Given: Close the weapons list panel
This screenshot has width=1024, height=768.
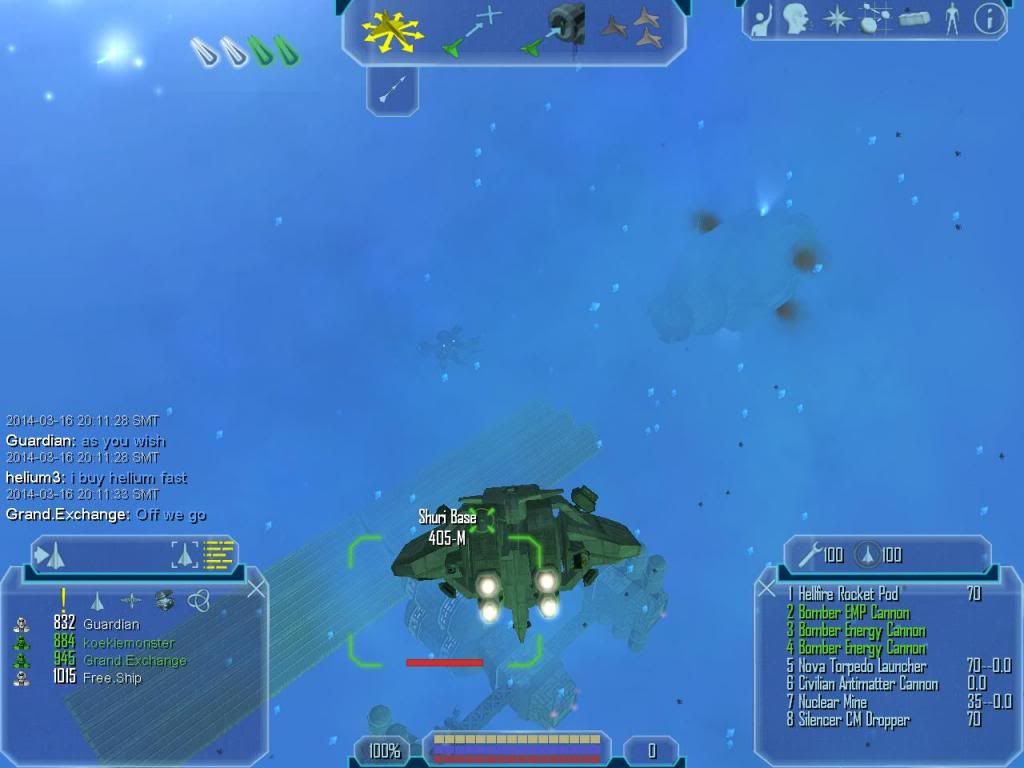Looking at the screenshot, I should coord(767,589).
